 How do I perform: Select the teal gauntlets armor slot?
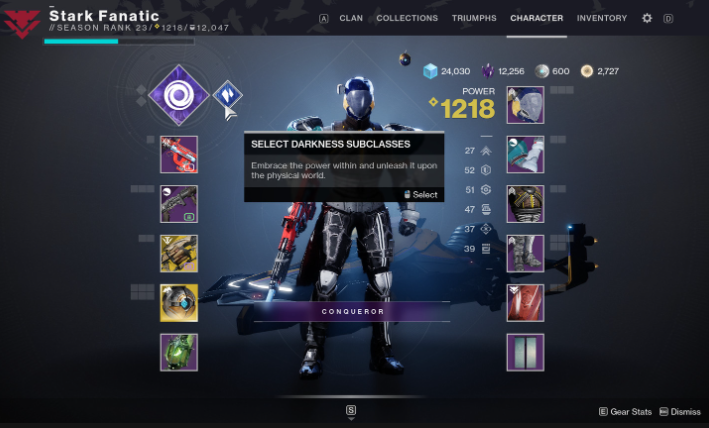pos(525,155)
